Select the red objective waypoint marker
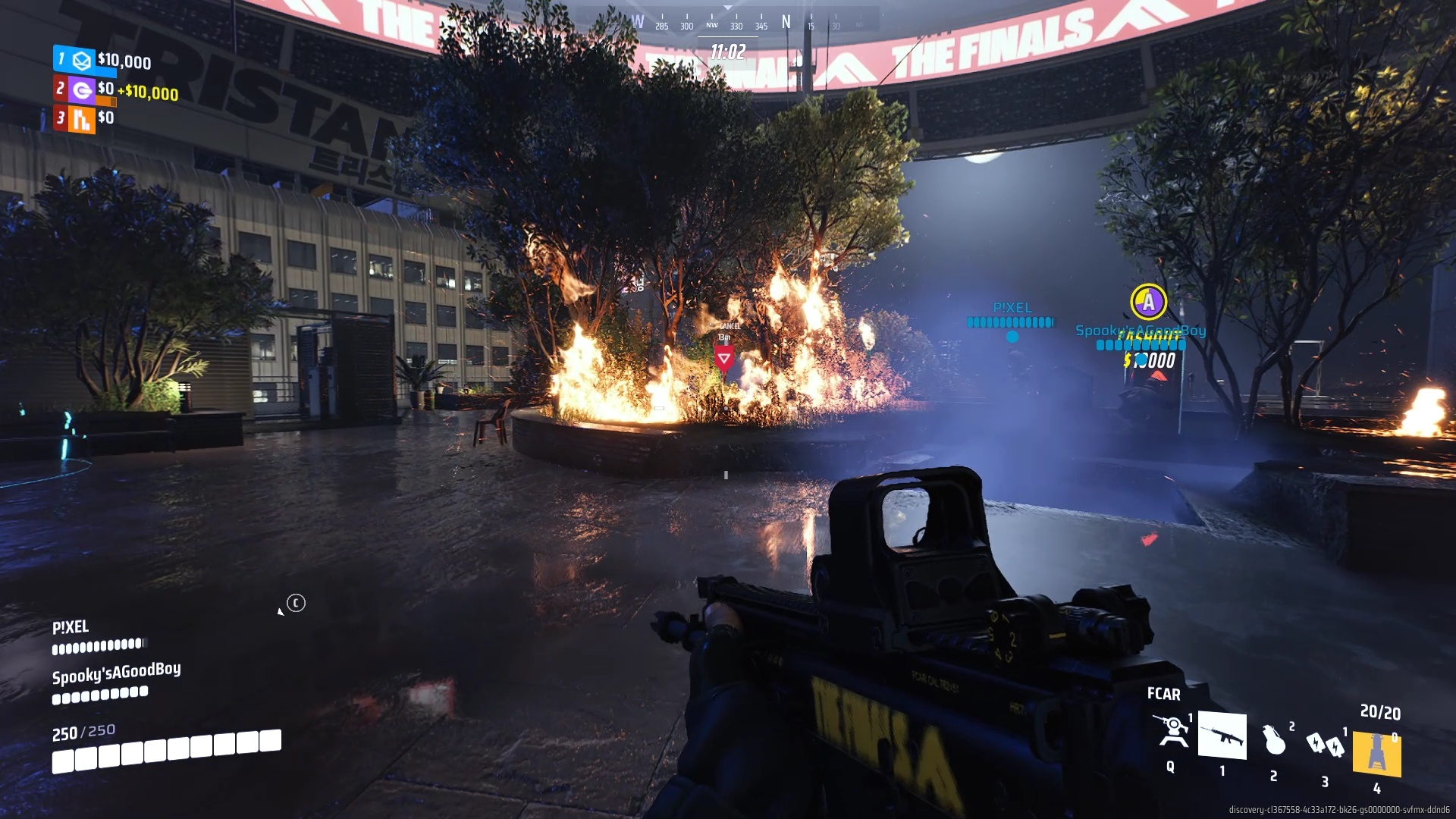Image resolution: width=1456 pixels, height=819 pixels. [x=723, y=358]
